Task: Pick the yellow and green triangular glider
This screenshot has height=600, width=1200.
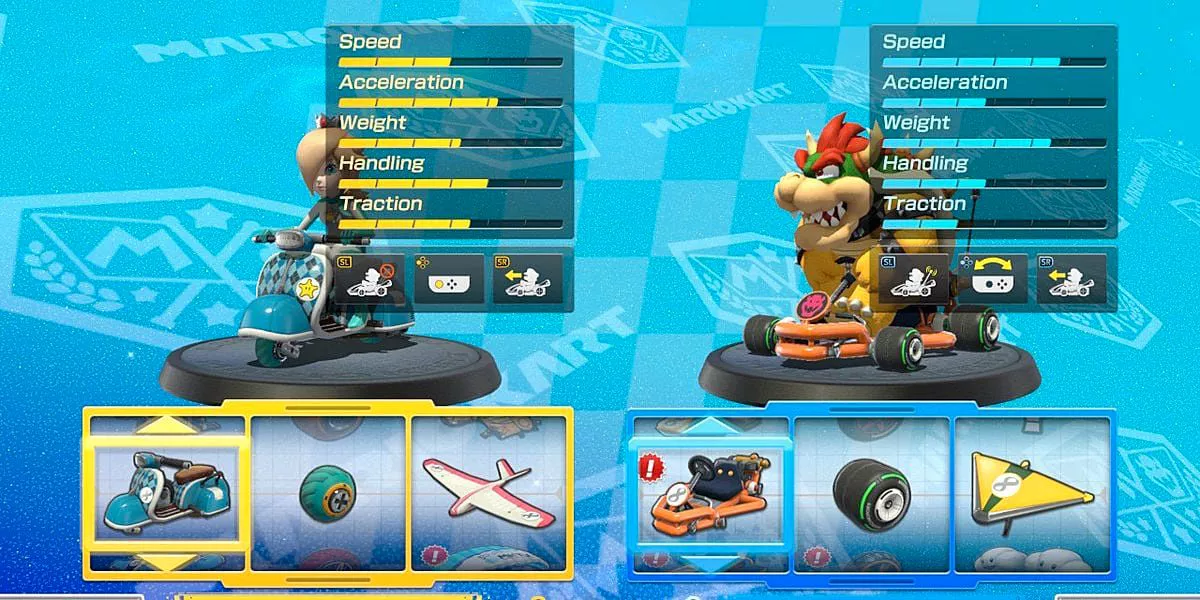Action: (1032, 494)
